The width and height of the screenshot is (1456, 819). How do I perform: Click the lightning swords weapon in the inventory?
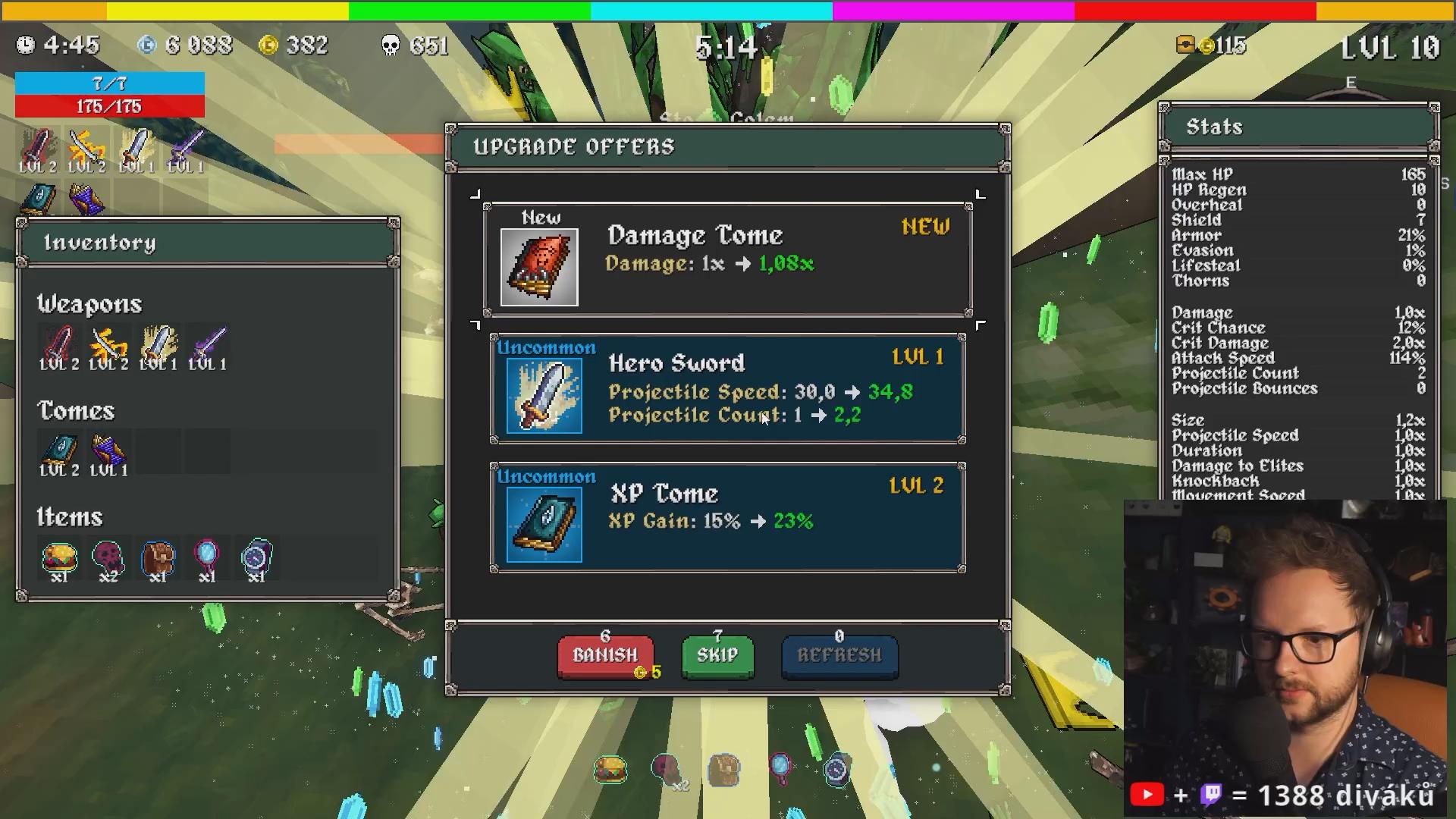tap(108, 346)
